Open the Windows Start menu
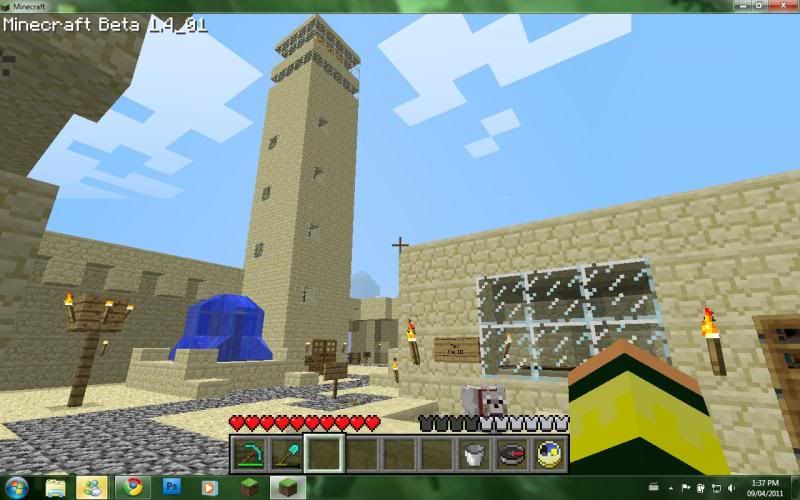 click(18, 487)
